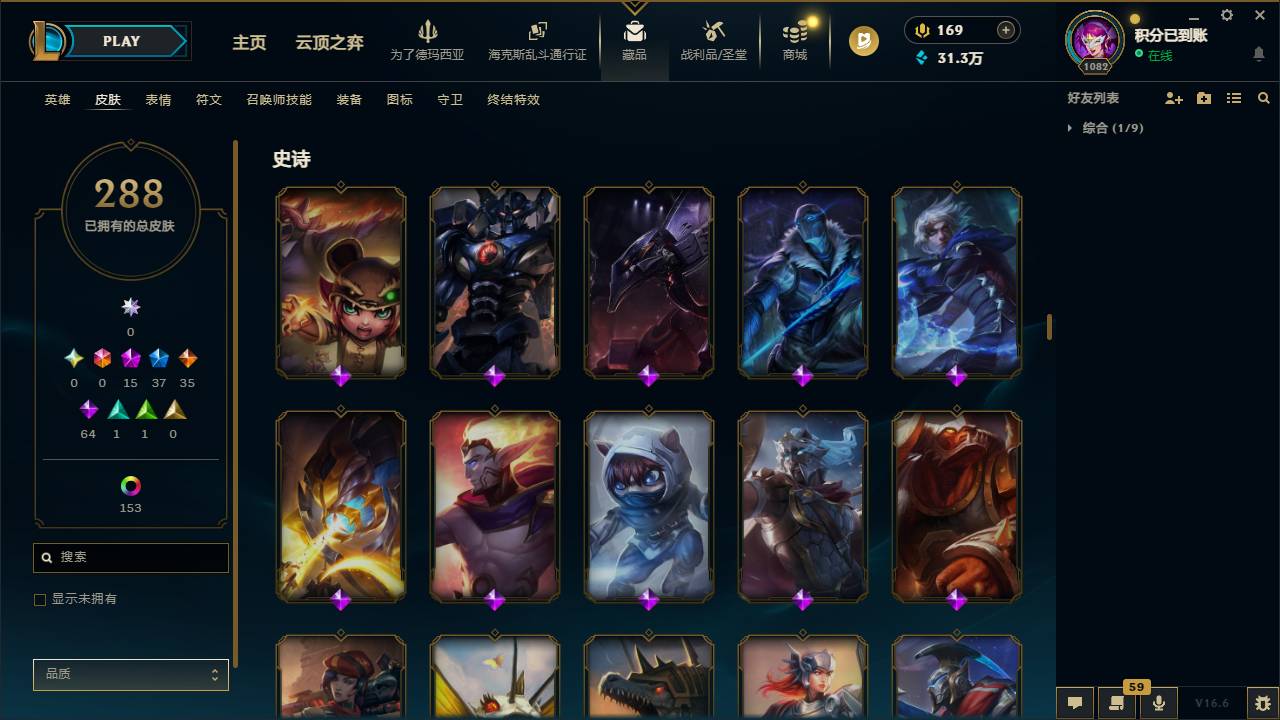This screenshot has height=720, width=1280.
Task: Enable the 显示未拥有 checkbox
Action: pyautogui.click(x=40, y=599)
